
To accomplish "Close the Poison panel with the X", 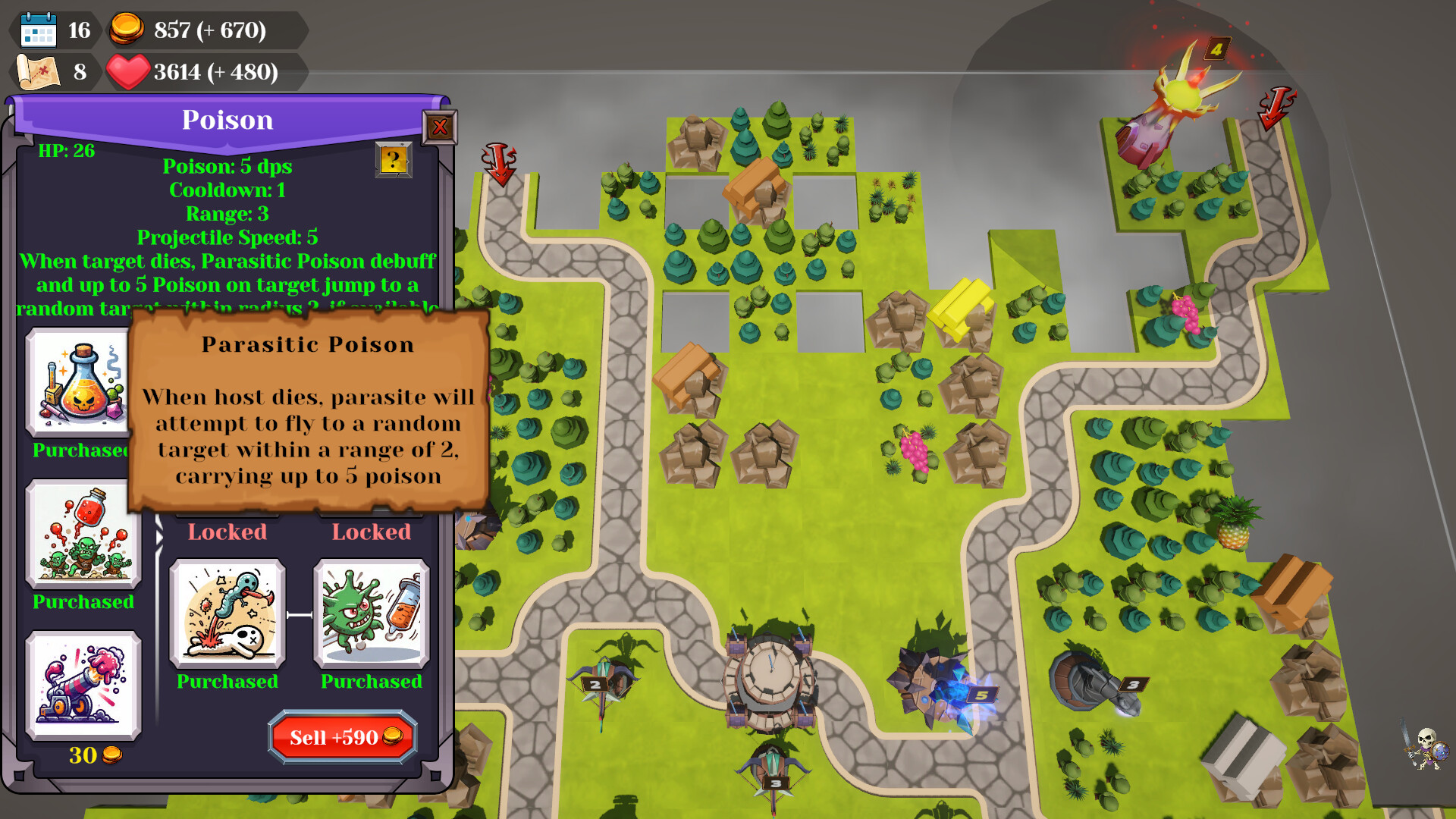I will click(438, 128).
